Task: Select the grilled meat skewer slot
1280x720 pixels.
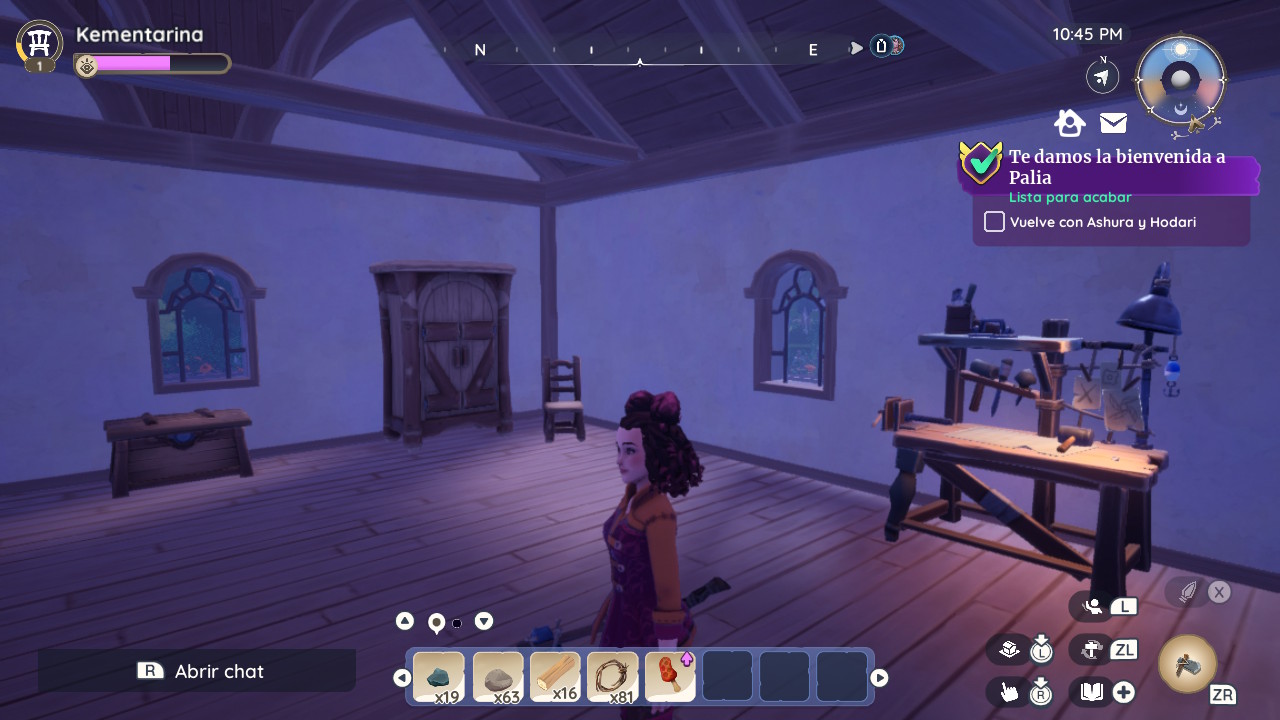Action: tap(670, 677)
